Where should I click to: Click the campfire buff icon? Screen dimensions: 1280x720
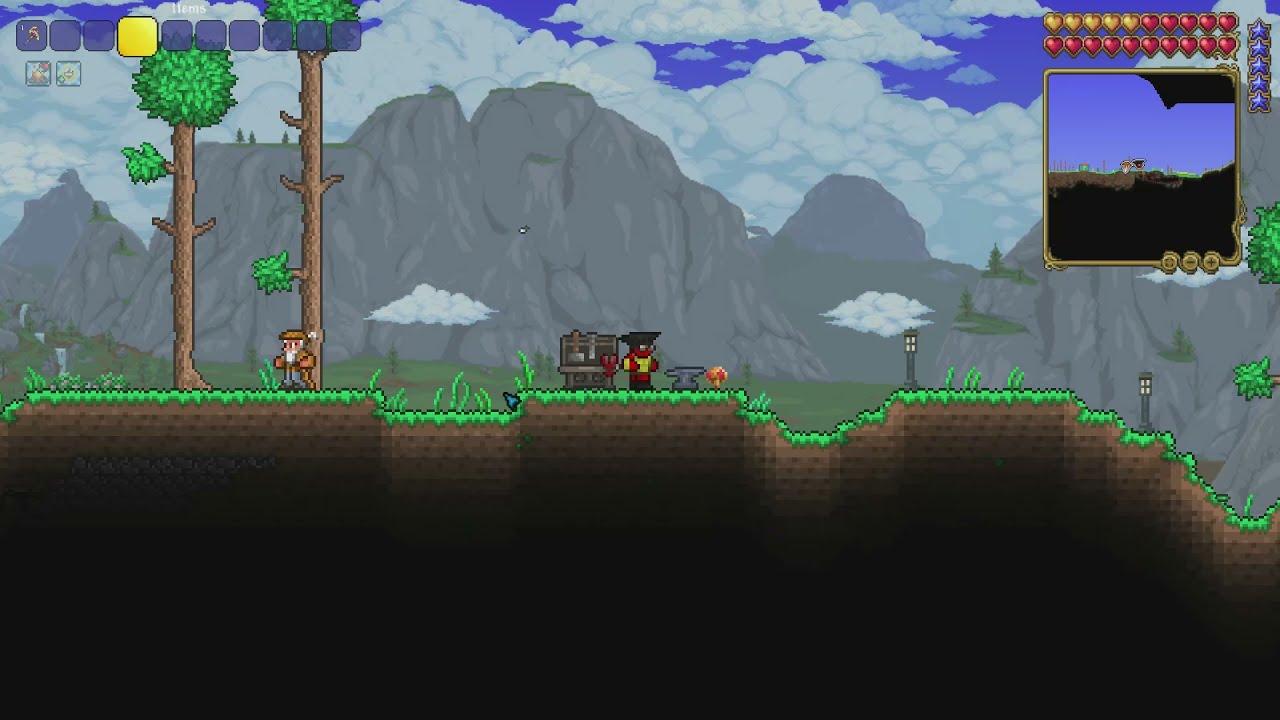pos(38,73)
